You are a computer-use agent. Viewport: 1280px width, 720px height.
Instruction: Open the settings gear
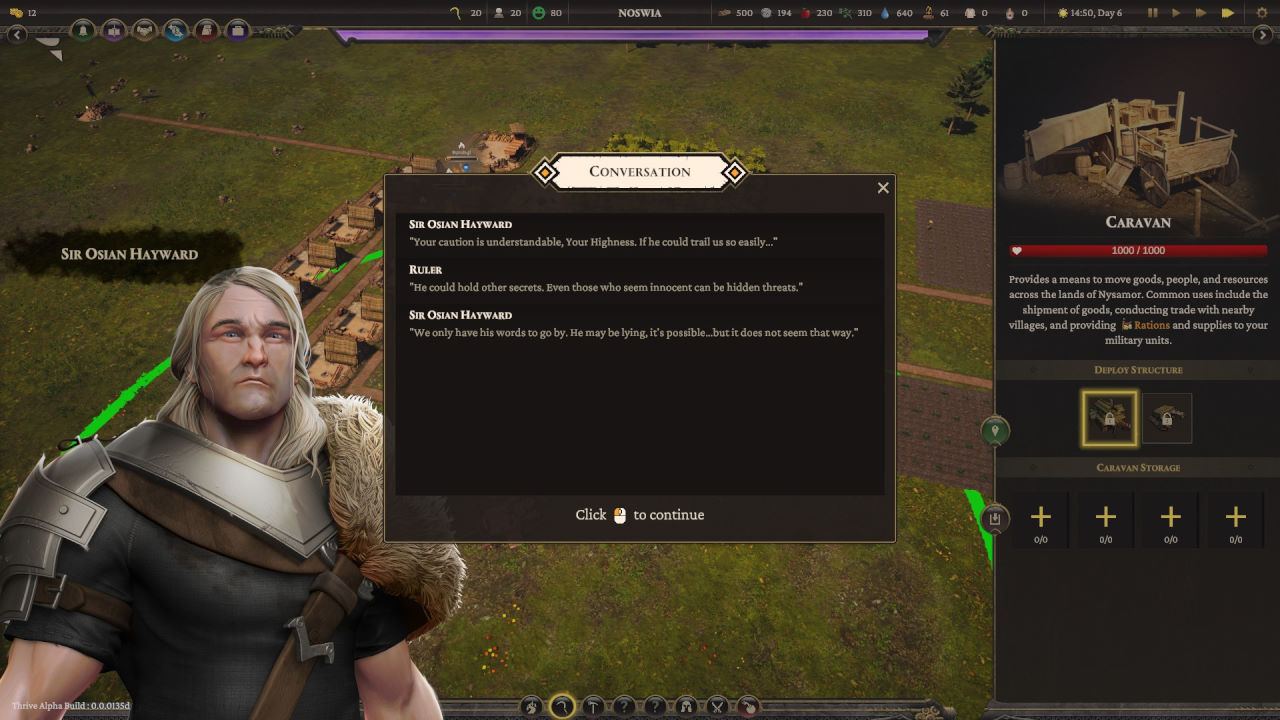pos(1260,13)
